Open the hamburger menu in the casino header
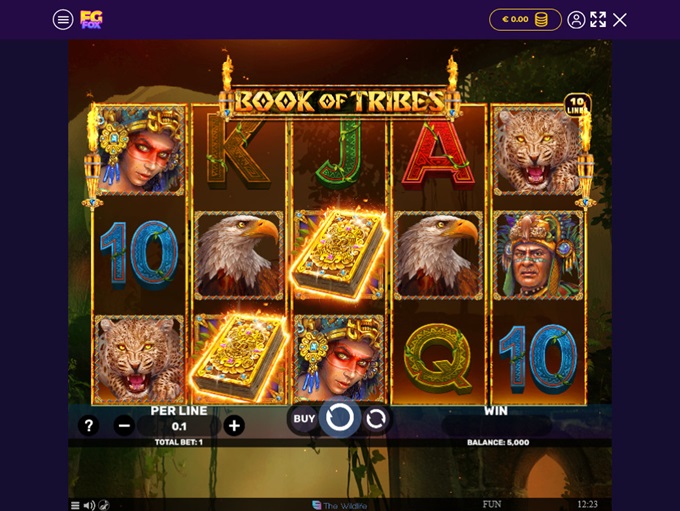 63,20
